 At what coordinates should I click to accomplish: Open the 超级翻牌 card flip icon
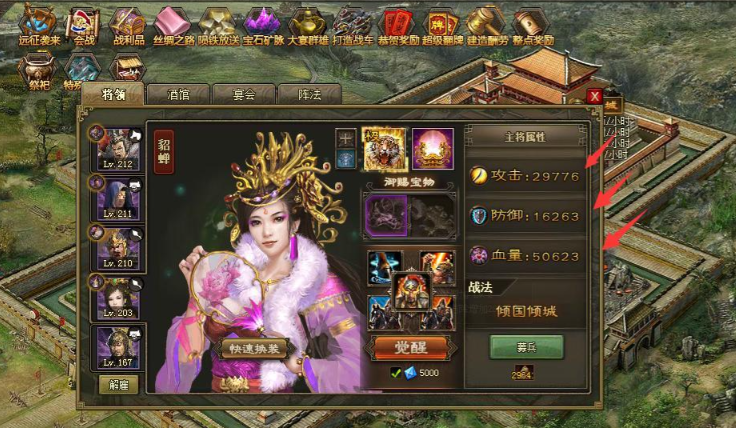tap(442, 22)
